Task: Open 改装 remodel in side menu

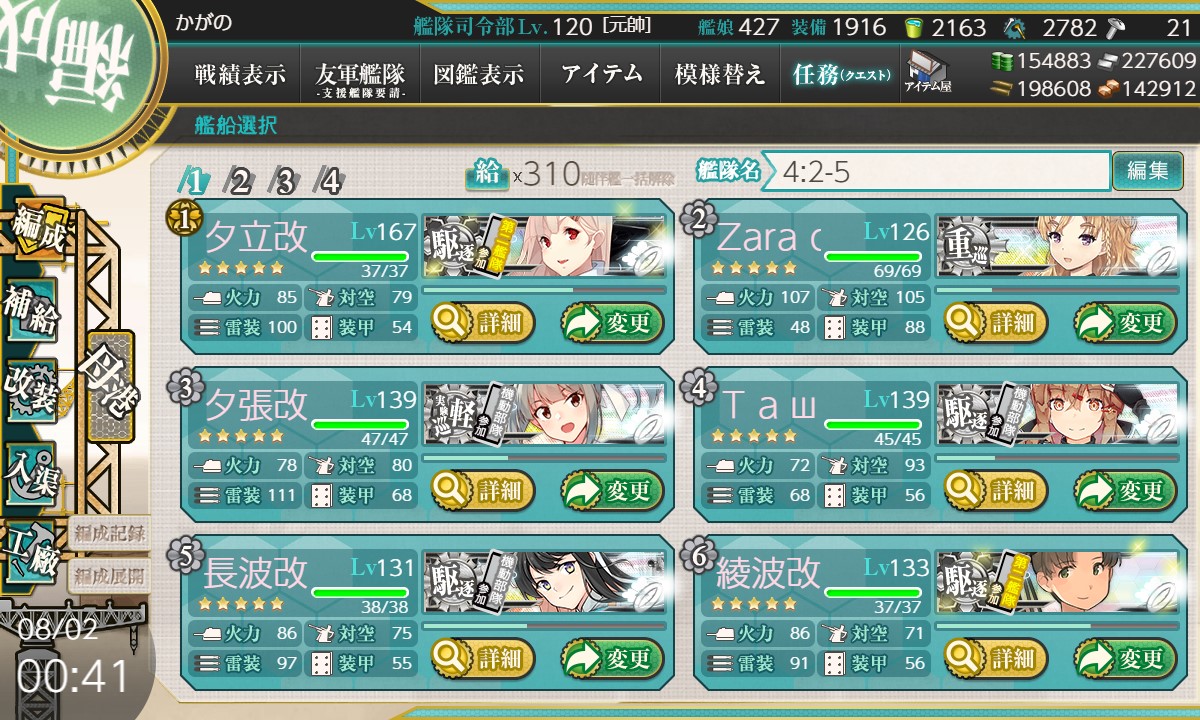Action: pyautogui.click(x=30, y=388)
